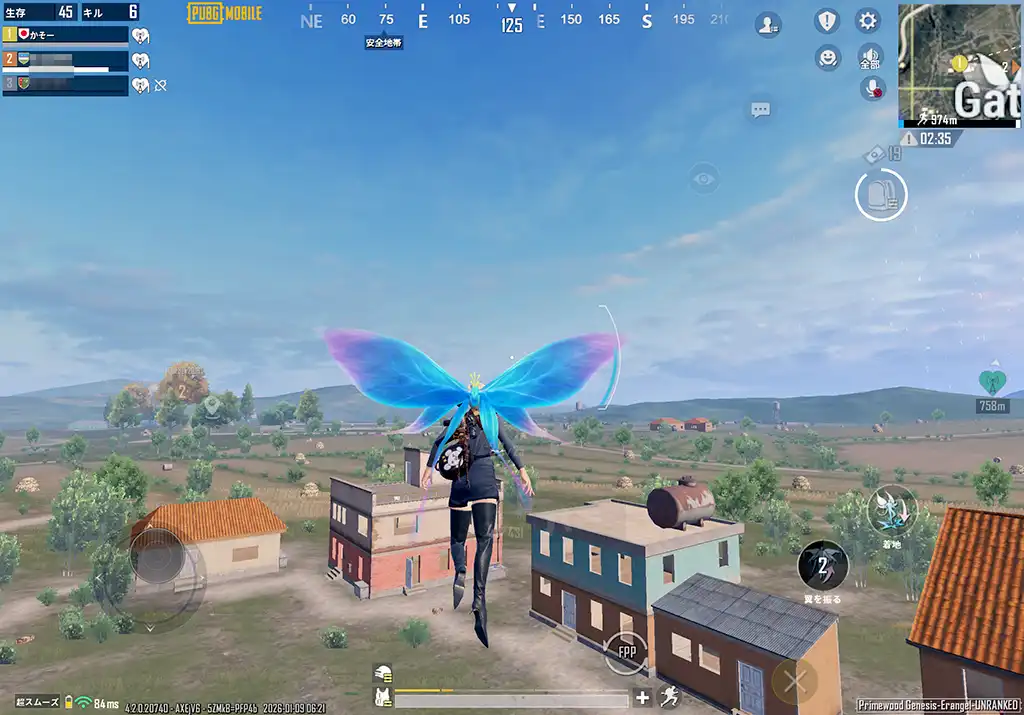Viewport: 1024px width, 715px height.
Task: Tap the plus button beside health bar
Action: (642, 698)
